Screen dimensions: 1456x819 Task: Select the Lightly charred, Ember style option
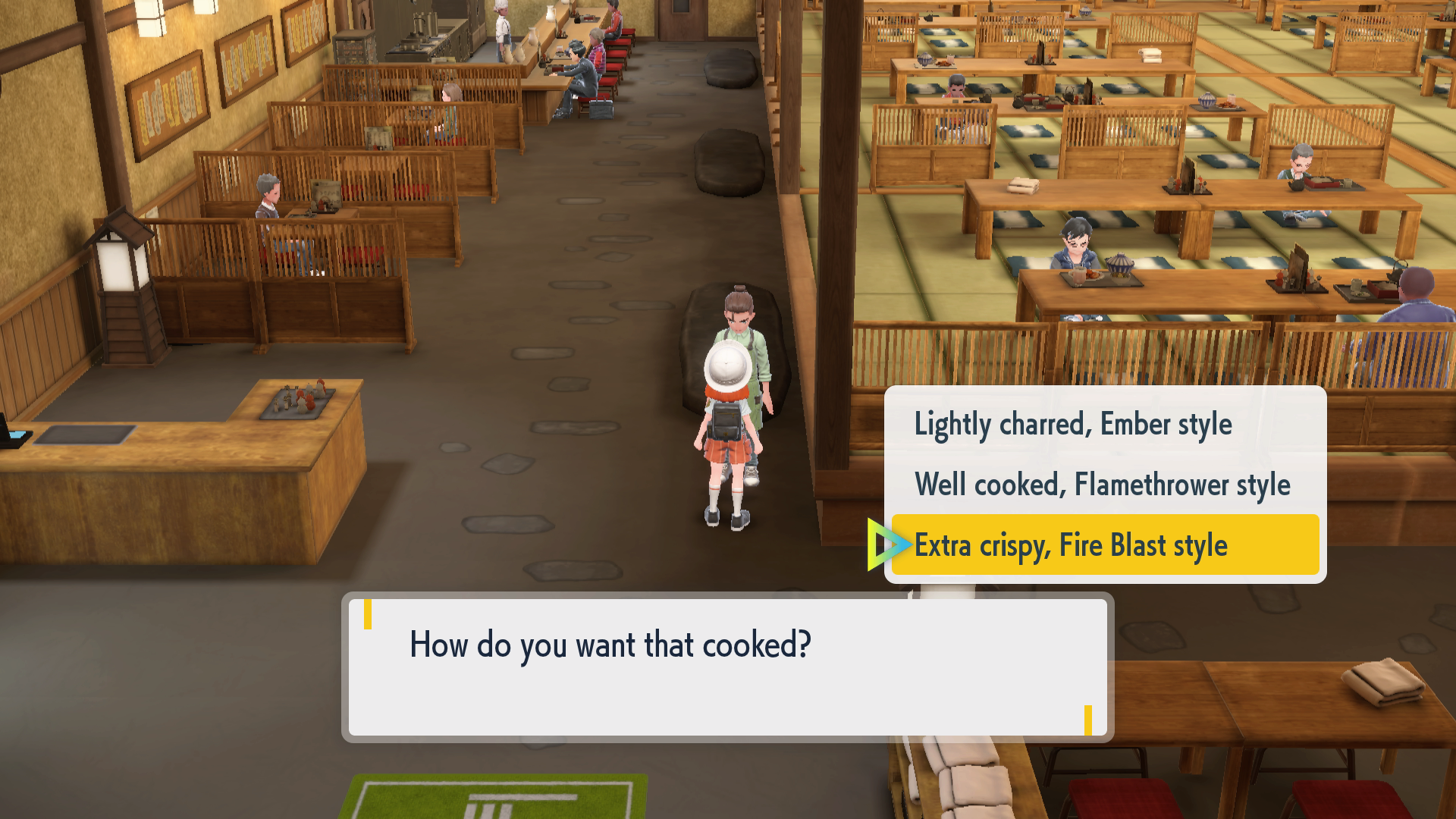click(x=1074, y=424)
